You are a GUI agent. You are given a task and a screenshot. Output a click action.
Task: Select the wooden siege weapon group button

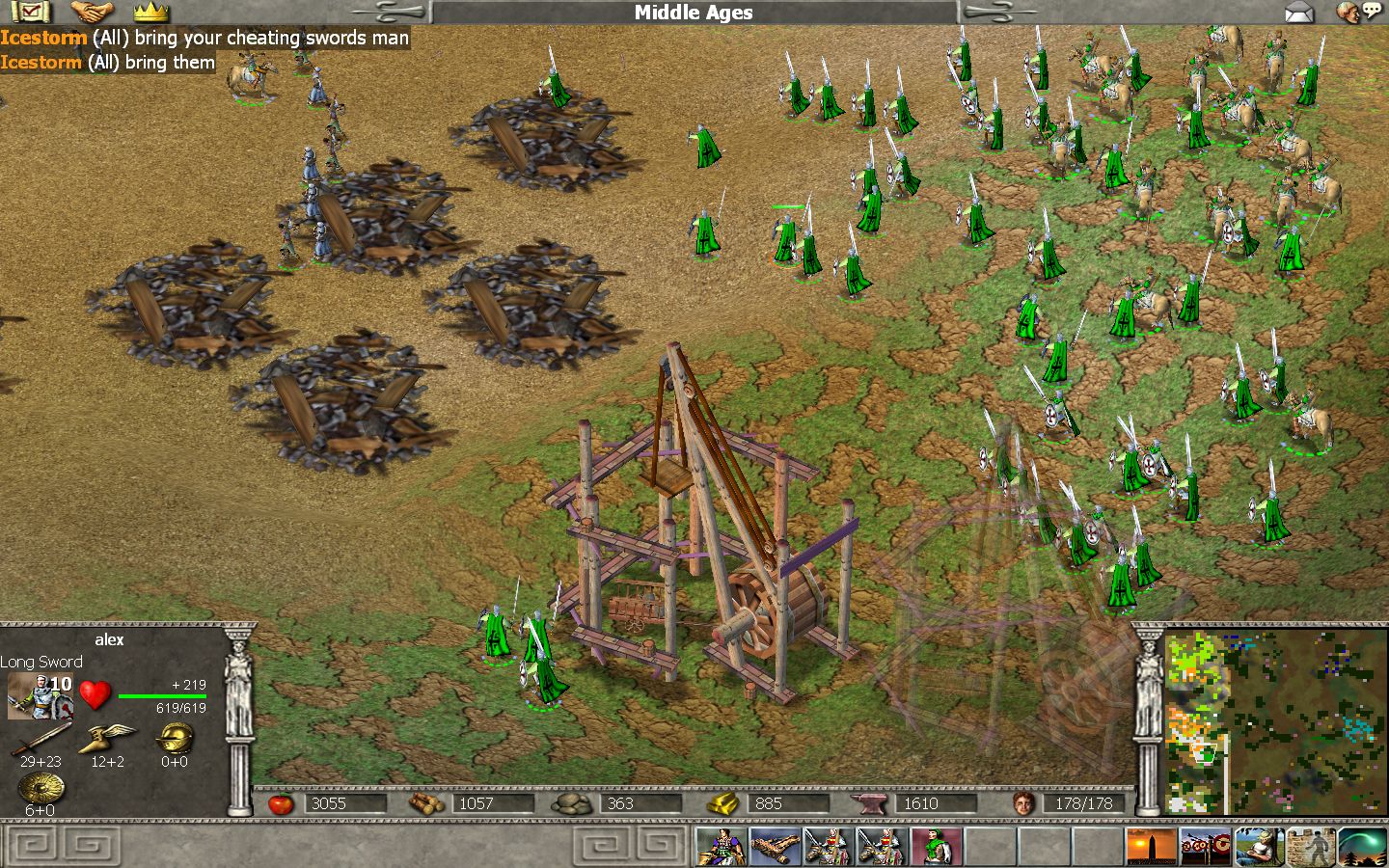tap(776, 847)
